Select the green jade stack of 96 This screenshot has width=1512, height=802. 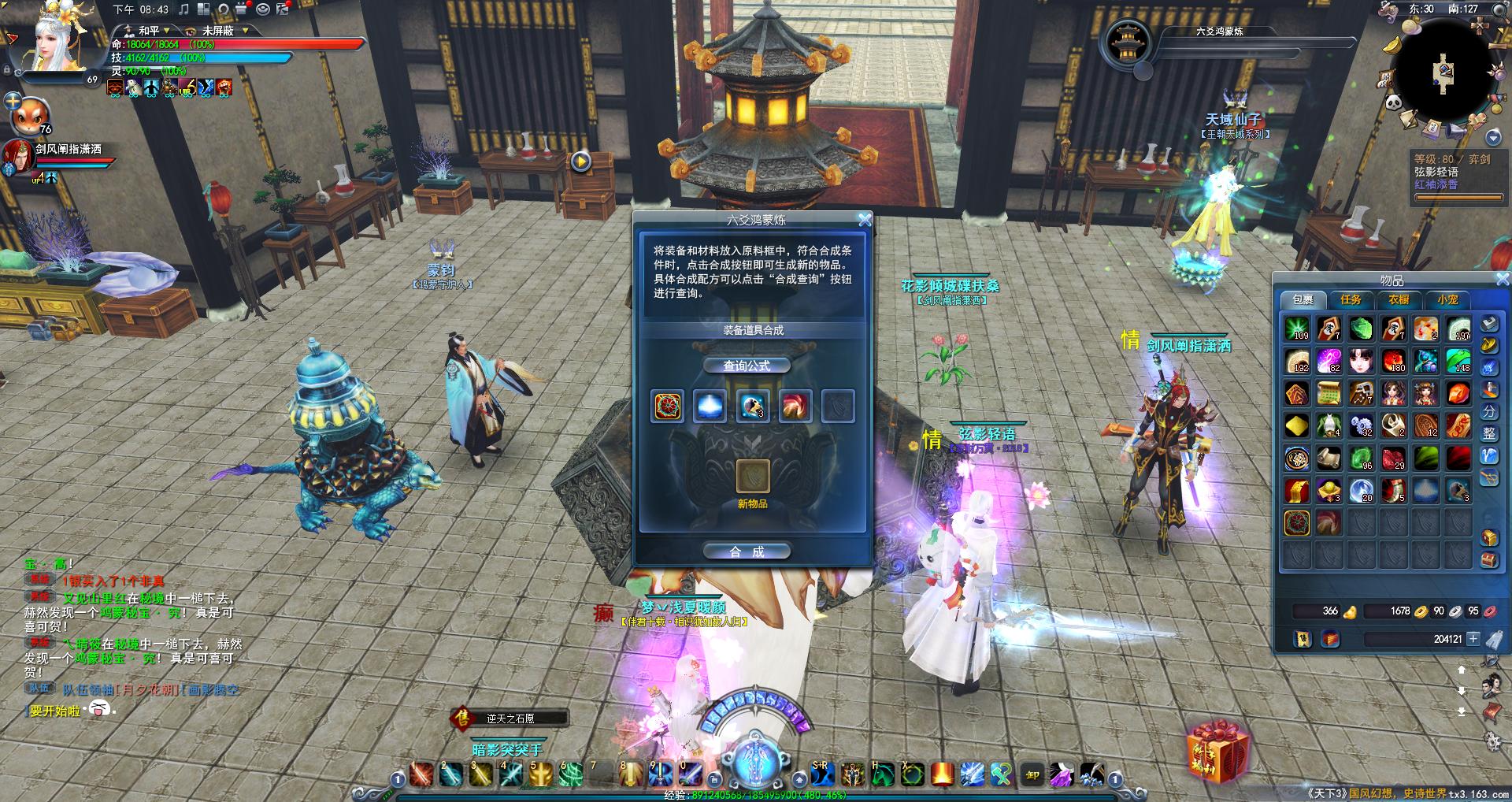point(1361,458)
